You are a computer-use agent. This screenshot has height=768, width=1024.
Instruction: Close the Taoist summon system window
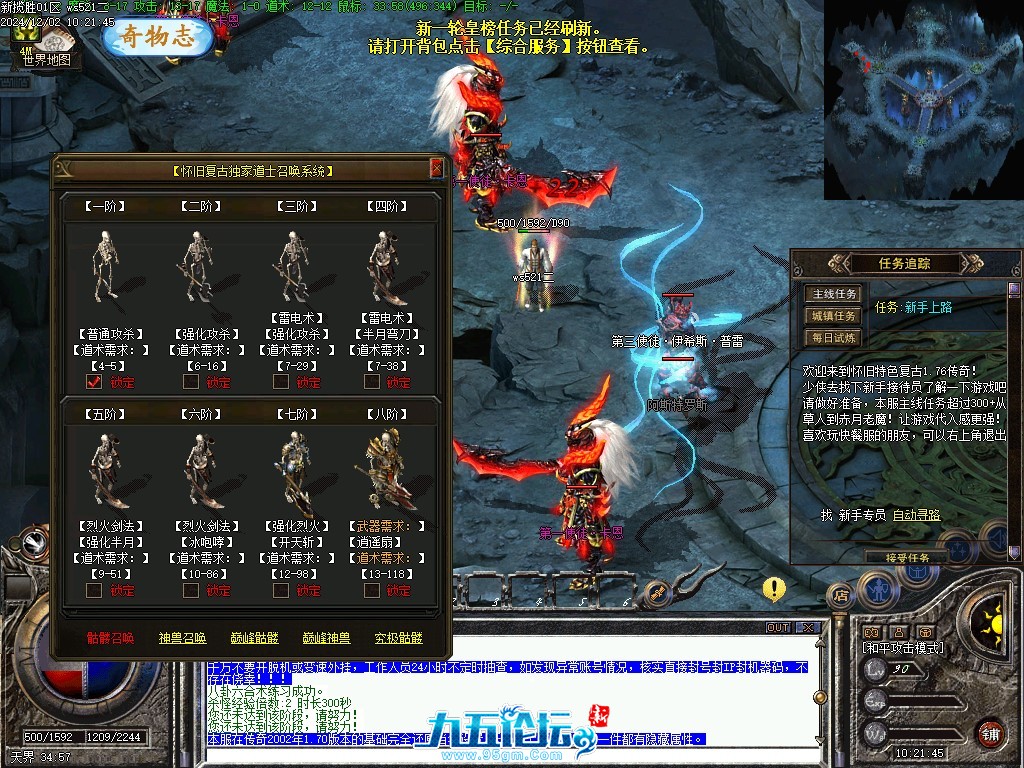click(437, 168)
